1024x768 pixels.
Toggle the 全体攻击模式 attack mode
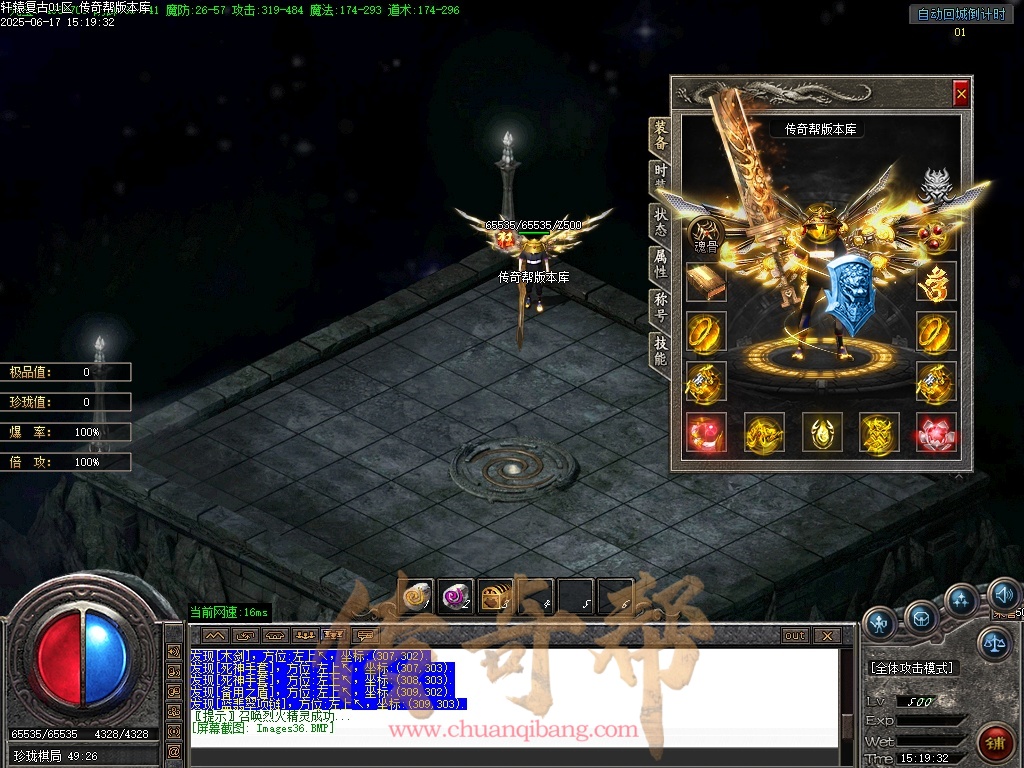coord(911,667)
